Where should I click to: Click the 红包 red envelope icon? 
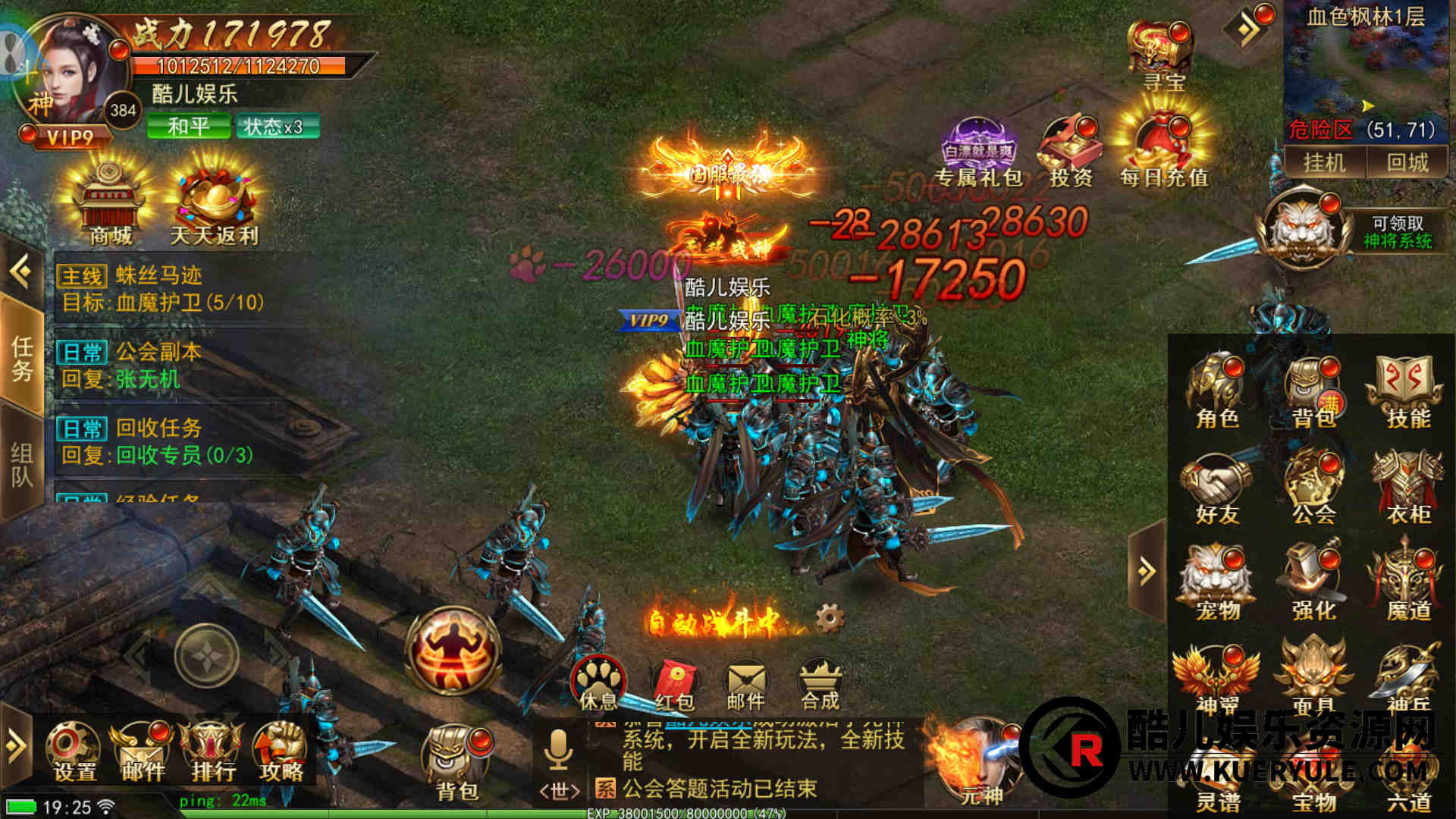674,684
